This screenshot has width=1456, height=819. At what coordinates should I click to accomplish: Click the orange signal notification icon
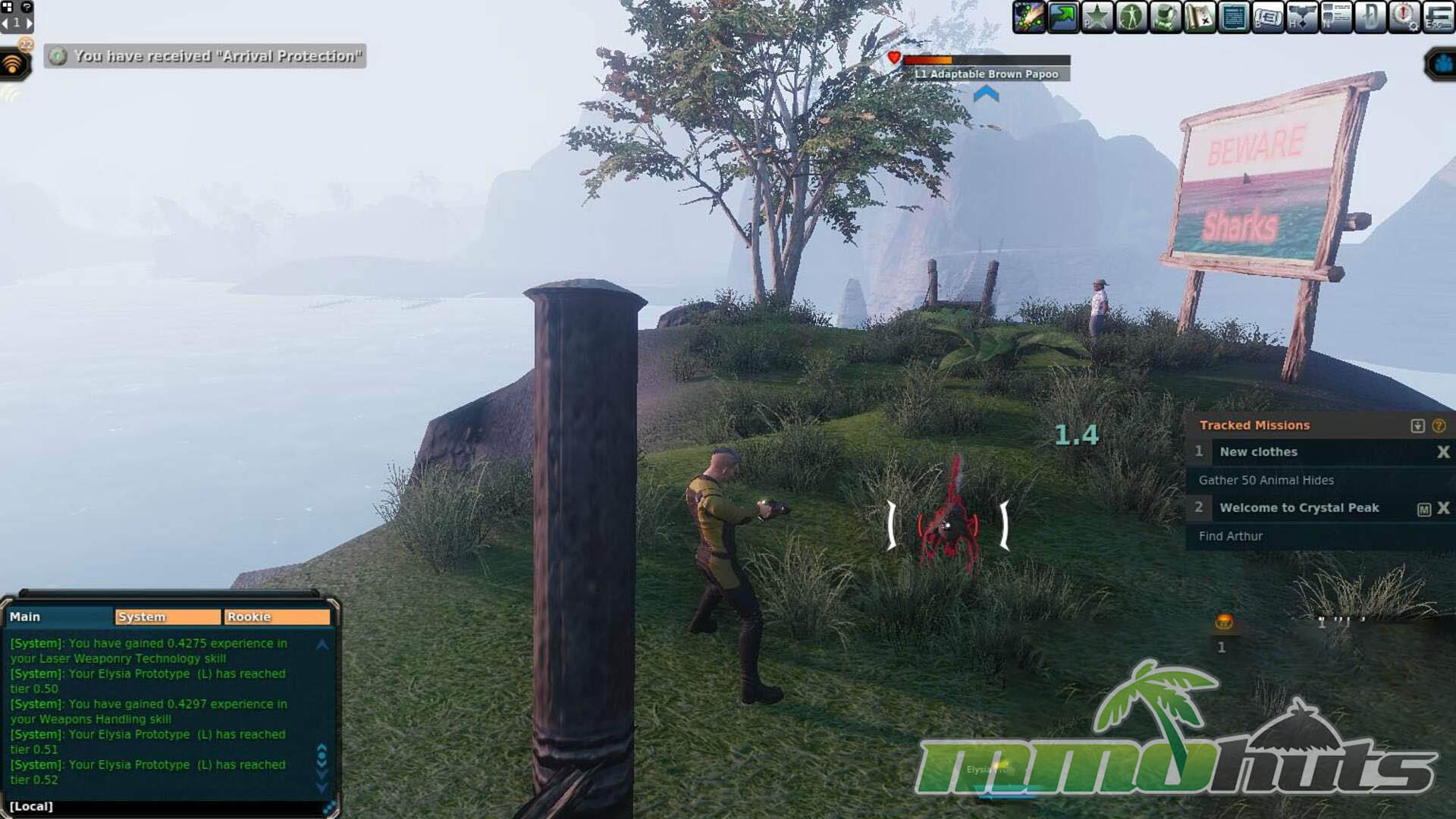click(x=14, y=64)
